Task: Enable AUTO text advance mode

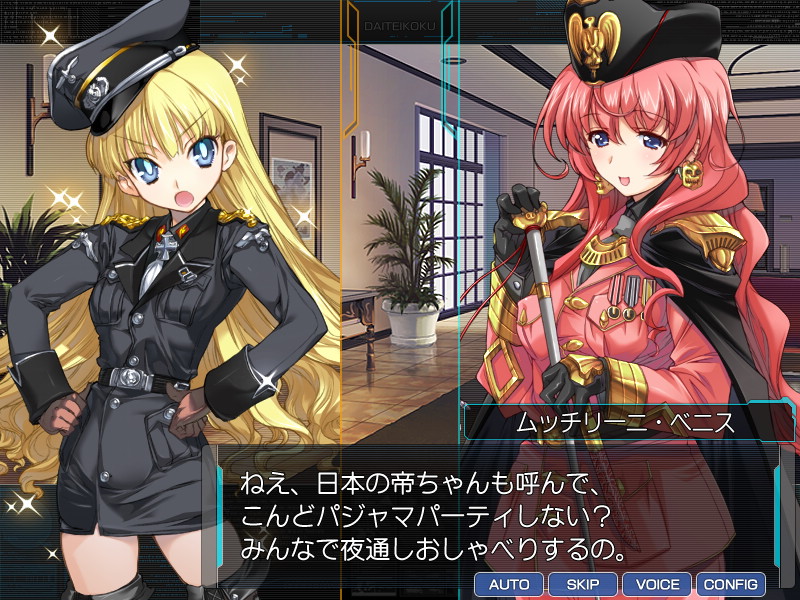Action: point(509,584)
